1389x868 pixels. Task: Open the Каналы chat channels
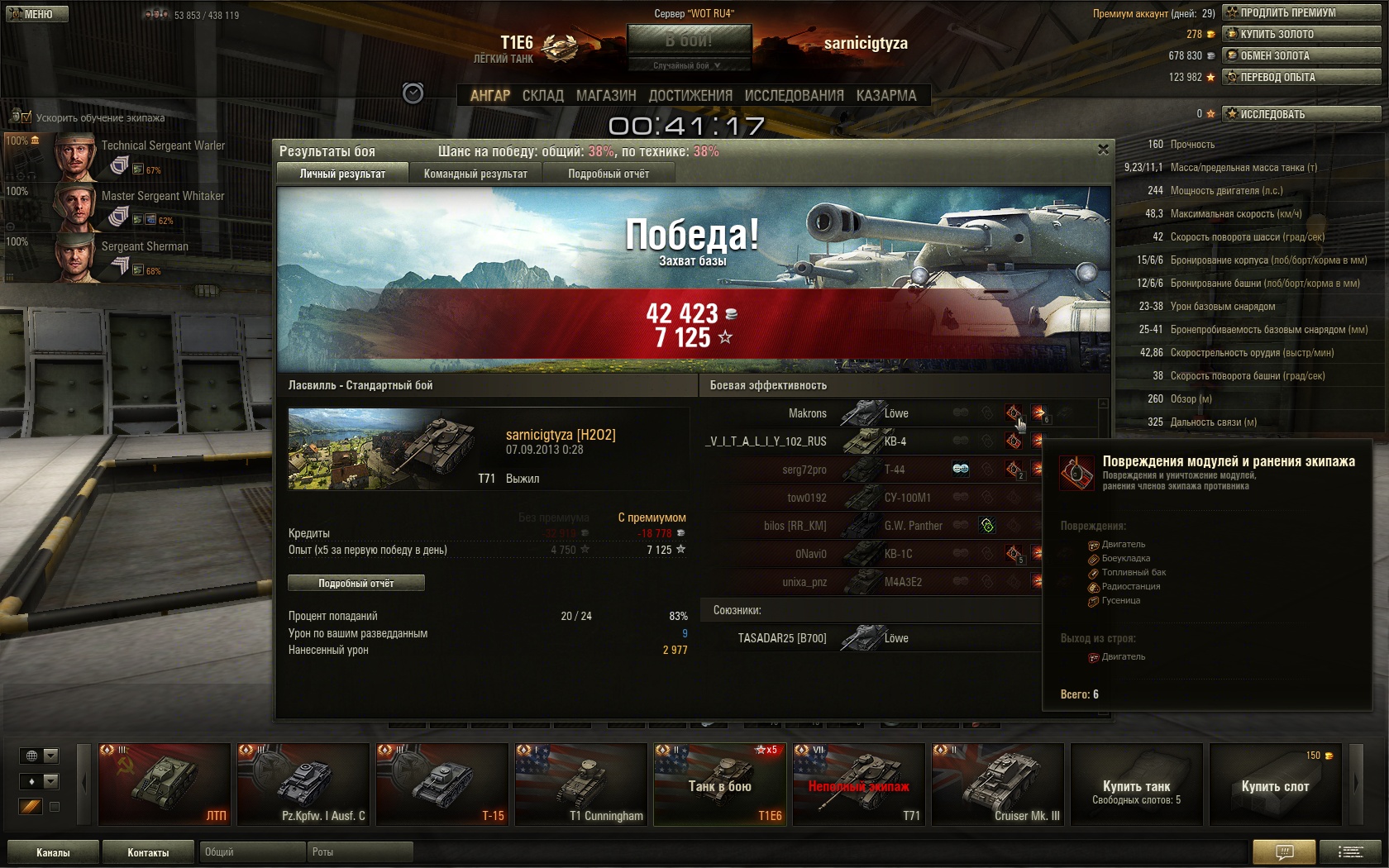pyautogui.click(x=53, y=852)
